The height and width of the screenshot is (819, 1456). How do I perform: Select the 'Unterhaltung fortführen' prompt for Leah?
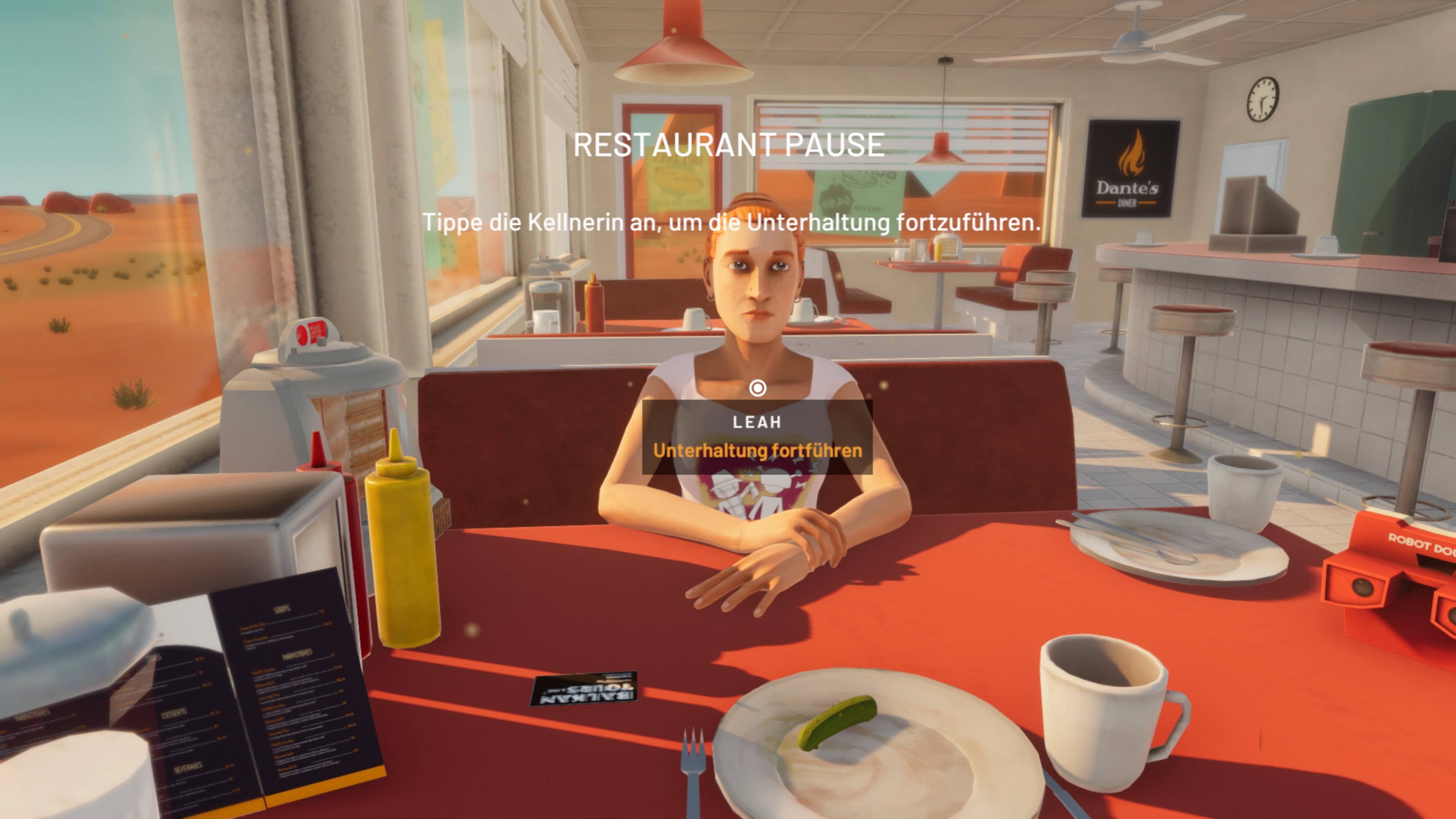click(x=758, y=450)
